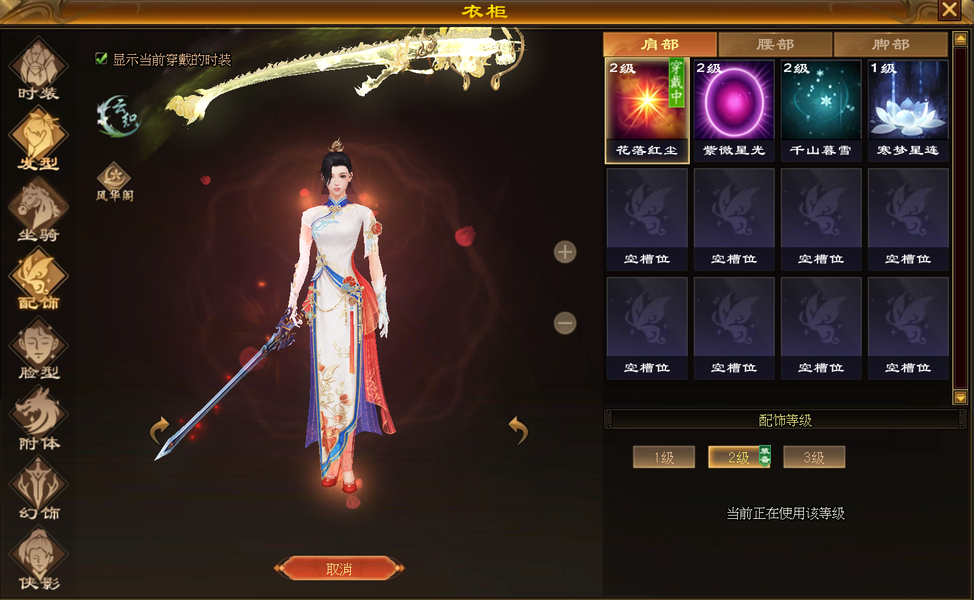Switch to the 脚部 feet tab
Image resolution: width=974 pixels, height=600 pixels.
pyautogui.click(x=890, y=45)
